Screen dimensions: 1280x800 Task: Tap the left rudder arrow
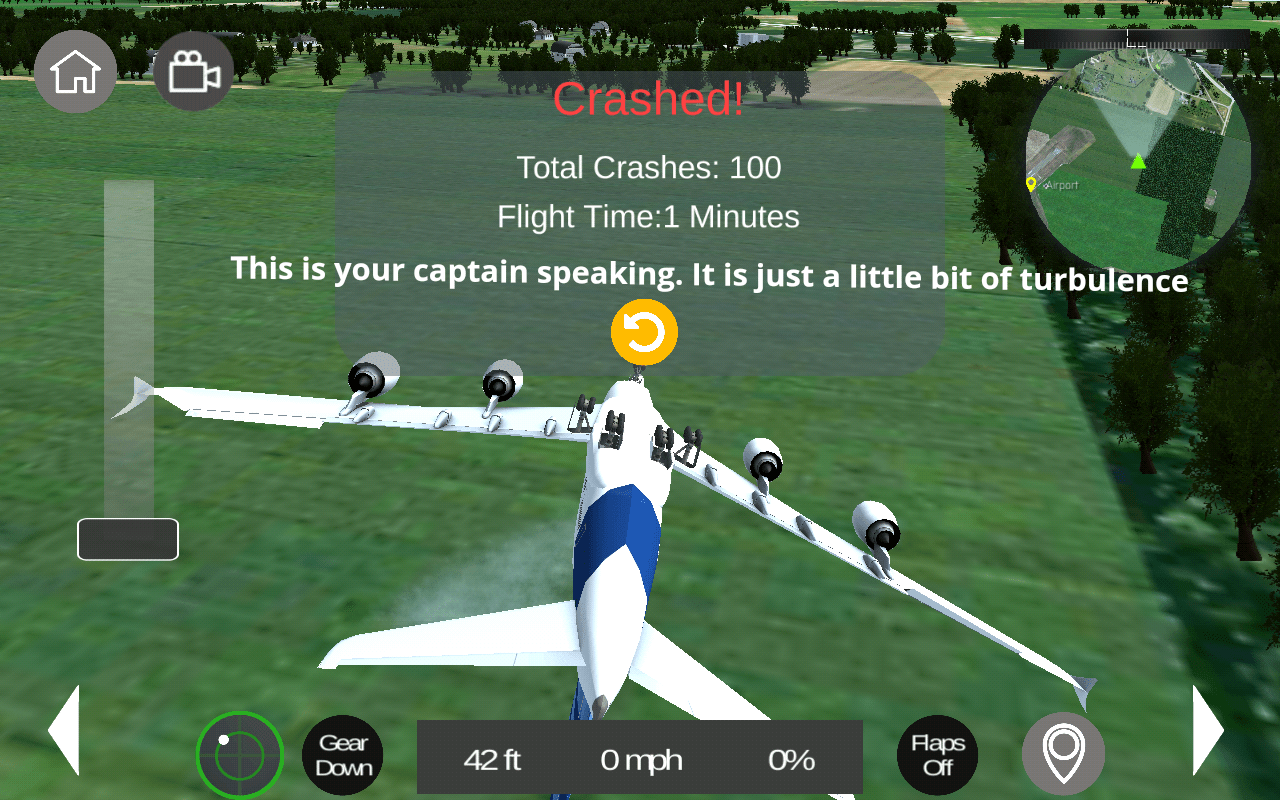click(x=64, y=730)
